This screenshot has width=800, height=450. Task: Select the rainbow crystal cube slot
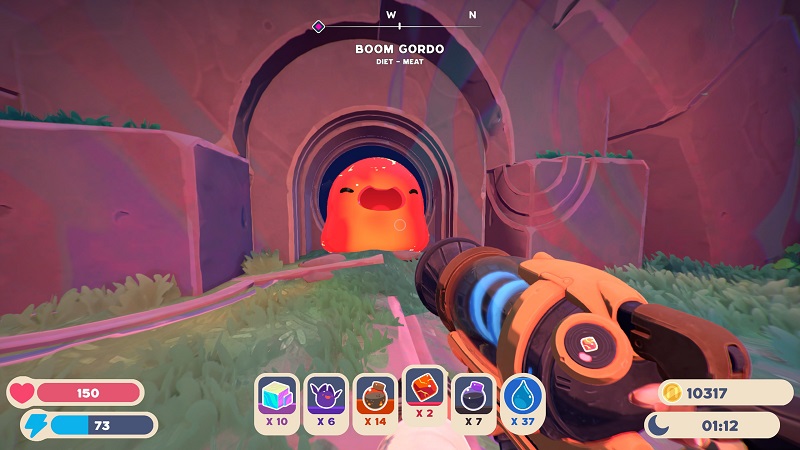(277, 398)
